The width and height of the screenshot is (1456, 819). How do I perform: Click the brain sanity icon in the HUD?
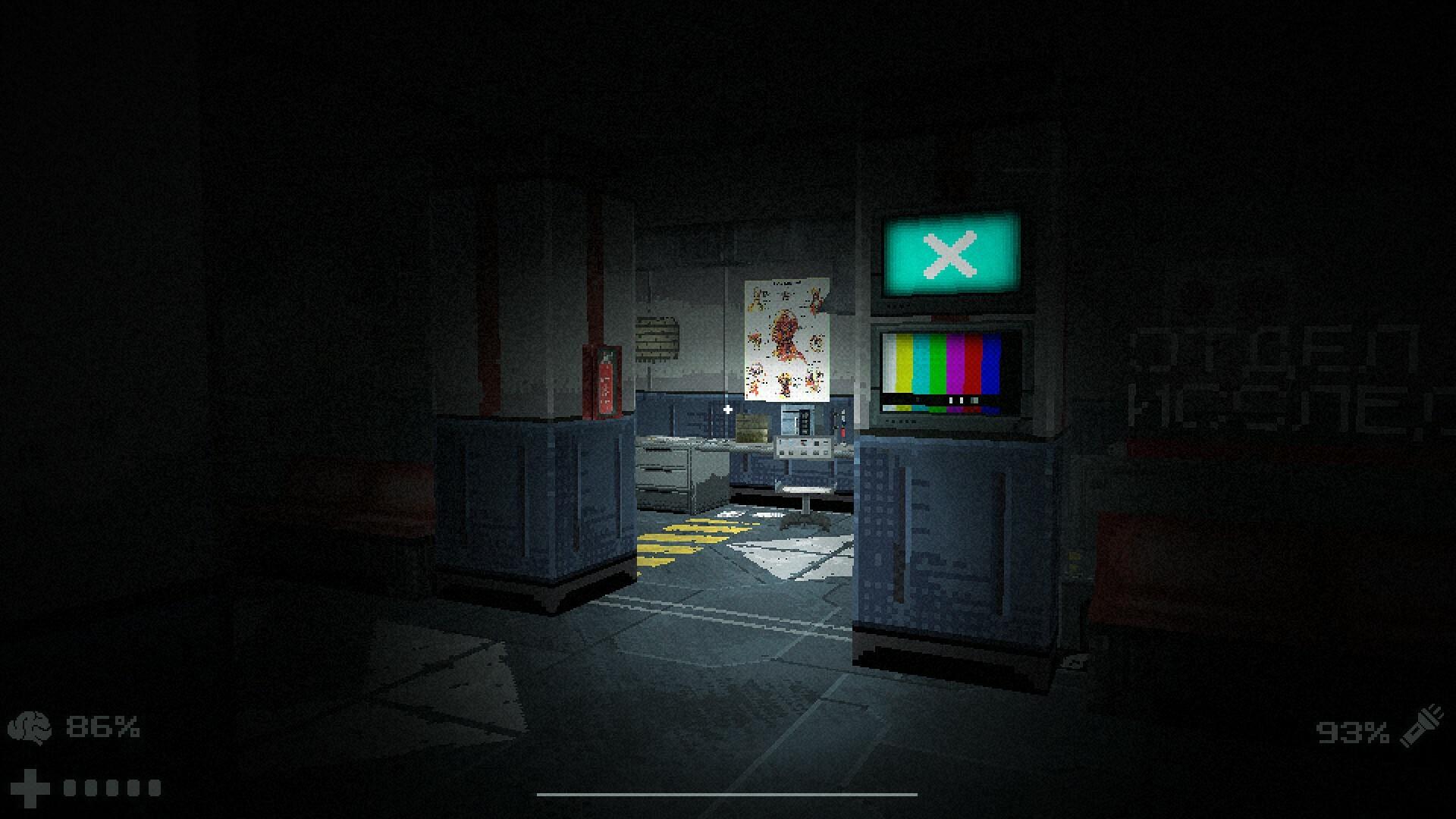[29, 726]
